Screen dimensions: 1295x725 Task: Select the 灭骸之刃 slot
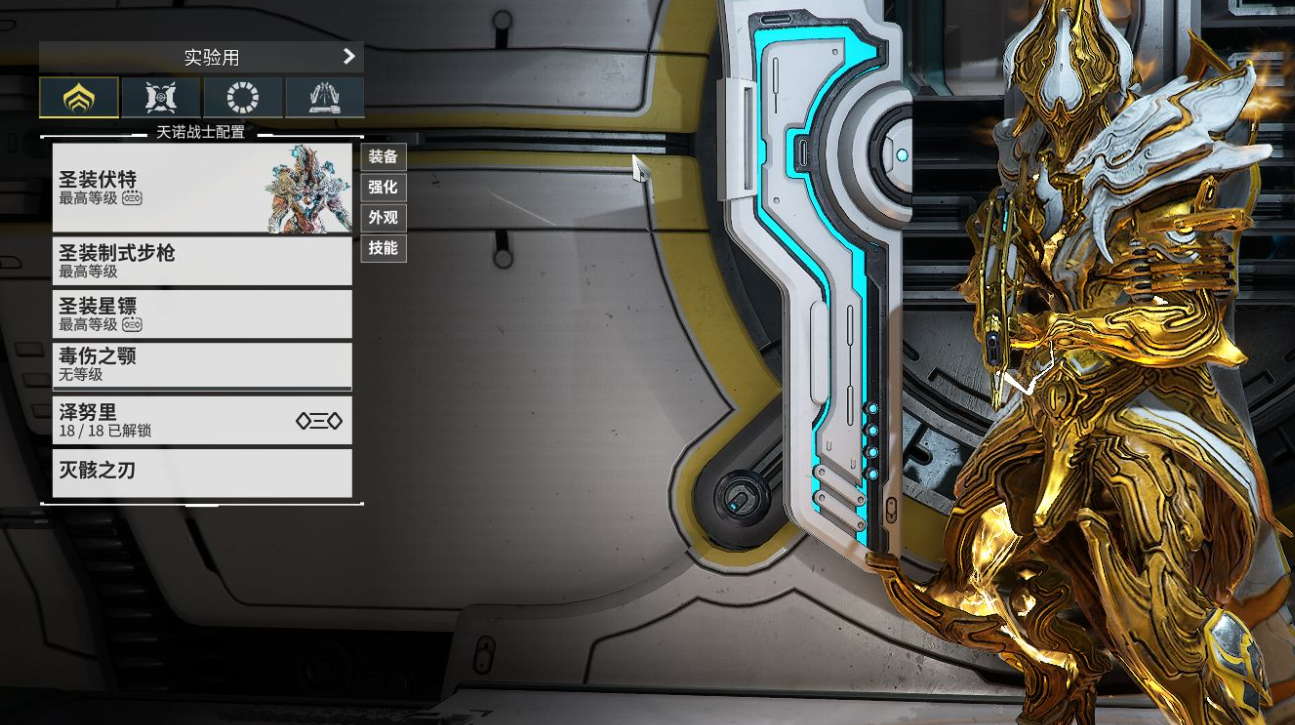pos(202,472)
